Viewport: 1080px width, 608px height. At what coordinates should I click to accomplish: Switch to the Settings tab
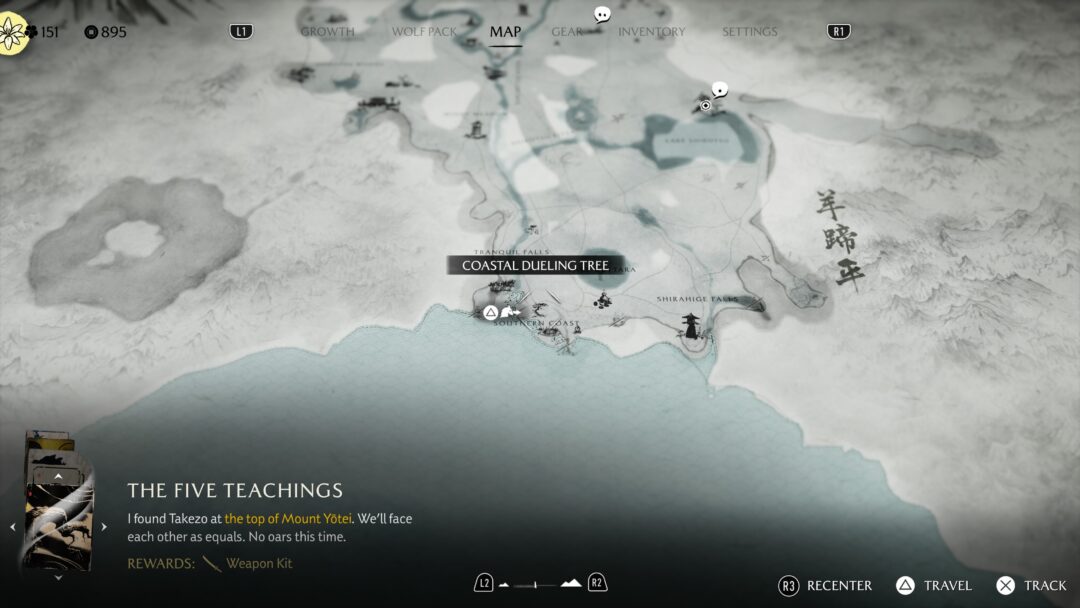[x=749, y=32]
